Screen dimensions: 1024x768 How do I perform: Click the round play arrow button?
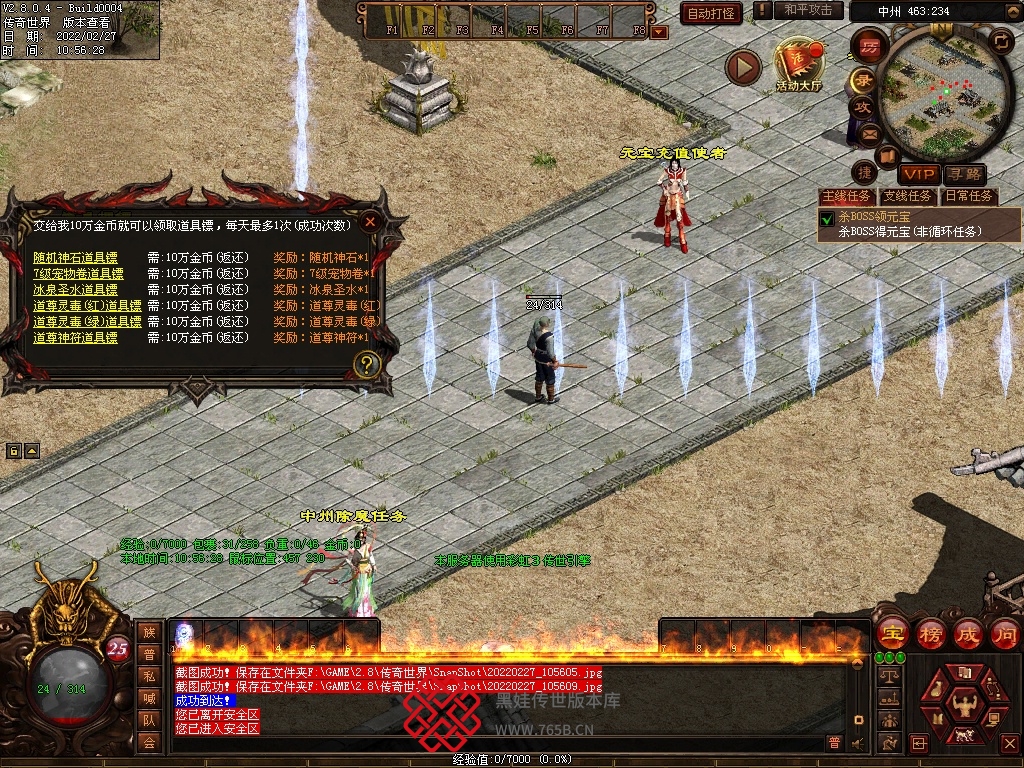tap(743, 67)
